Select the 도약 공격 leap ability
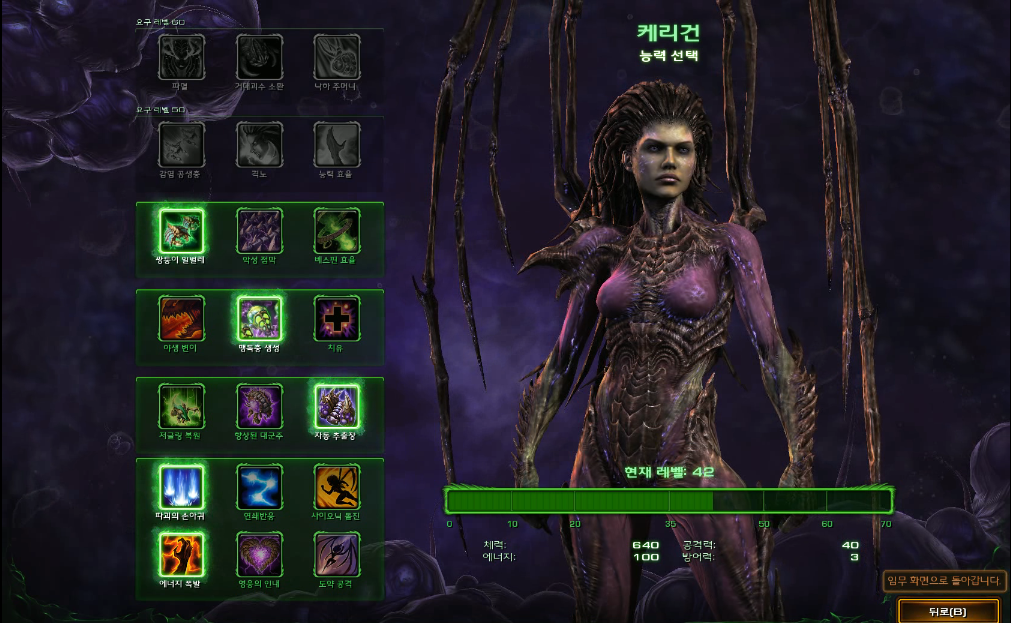Viewport: 1011px width, 623px height. point(337,554)
